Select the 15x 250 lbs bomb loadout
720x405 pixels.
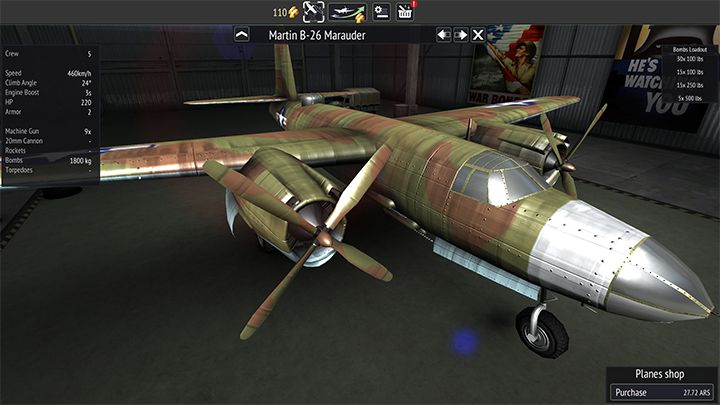pyautogui.click(x=689, y=84)
